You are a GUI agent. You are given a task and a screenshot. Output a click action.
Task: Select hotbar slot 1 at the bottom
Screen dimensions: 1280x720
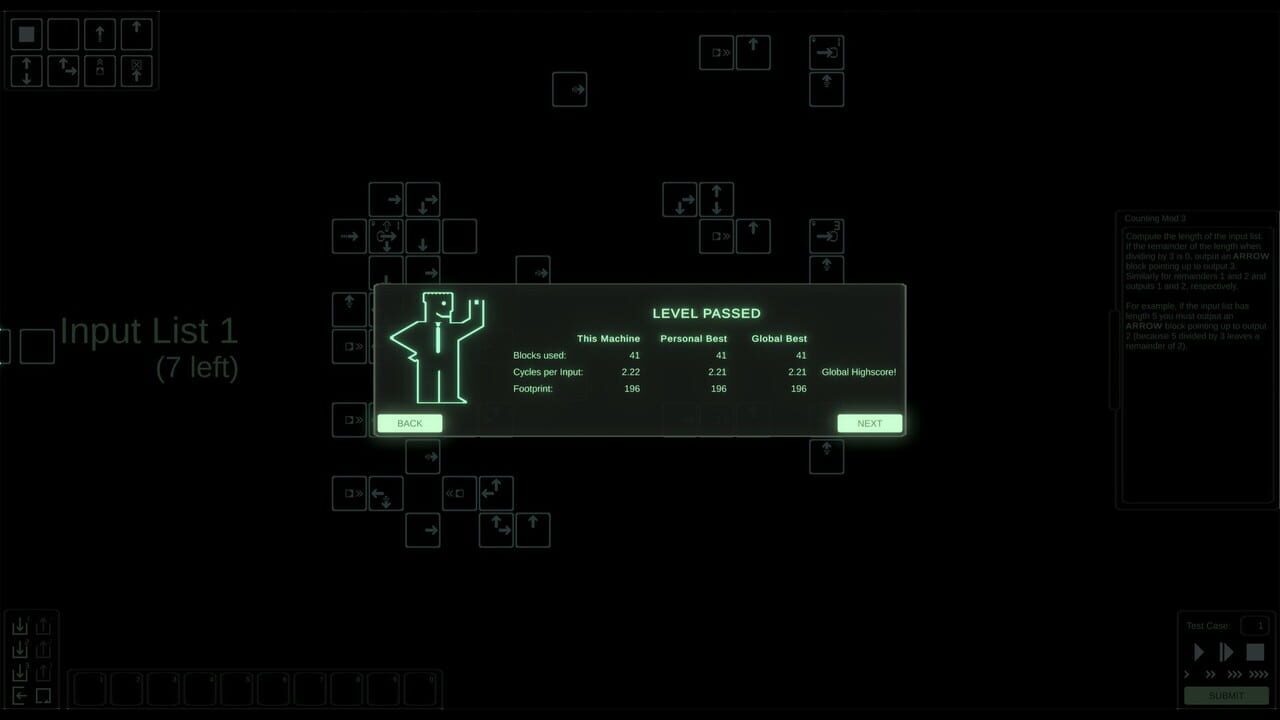pos(88,688)
